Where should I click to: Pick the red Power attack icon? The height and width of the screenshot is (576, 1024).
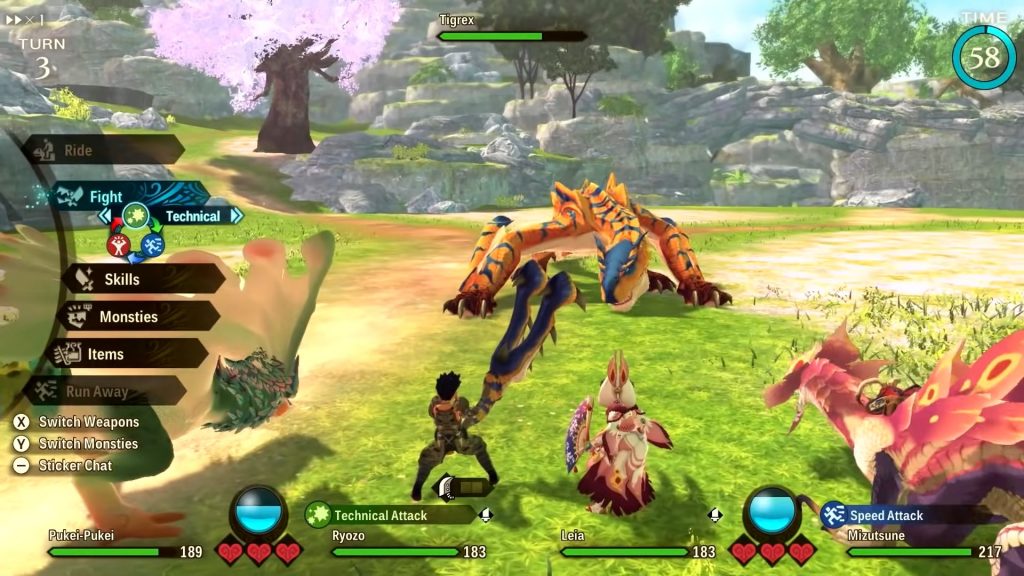pyautogui.click(x=118, y=244)
